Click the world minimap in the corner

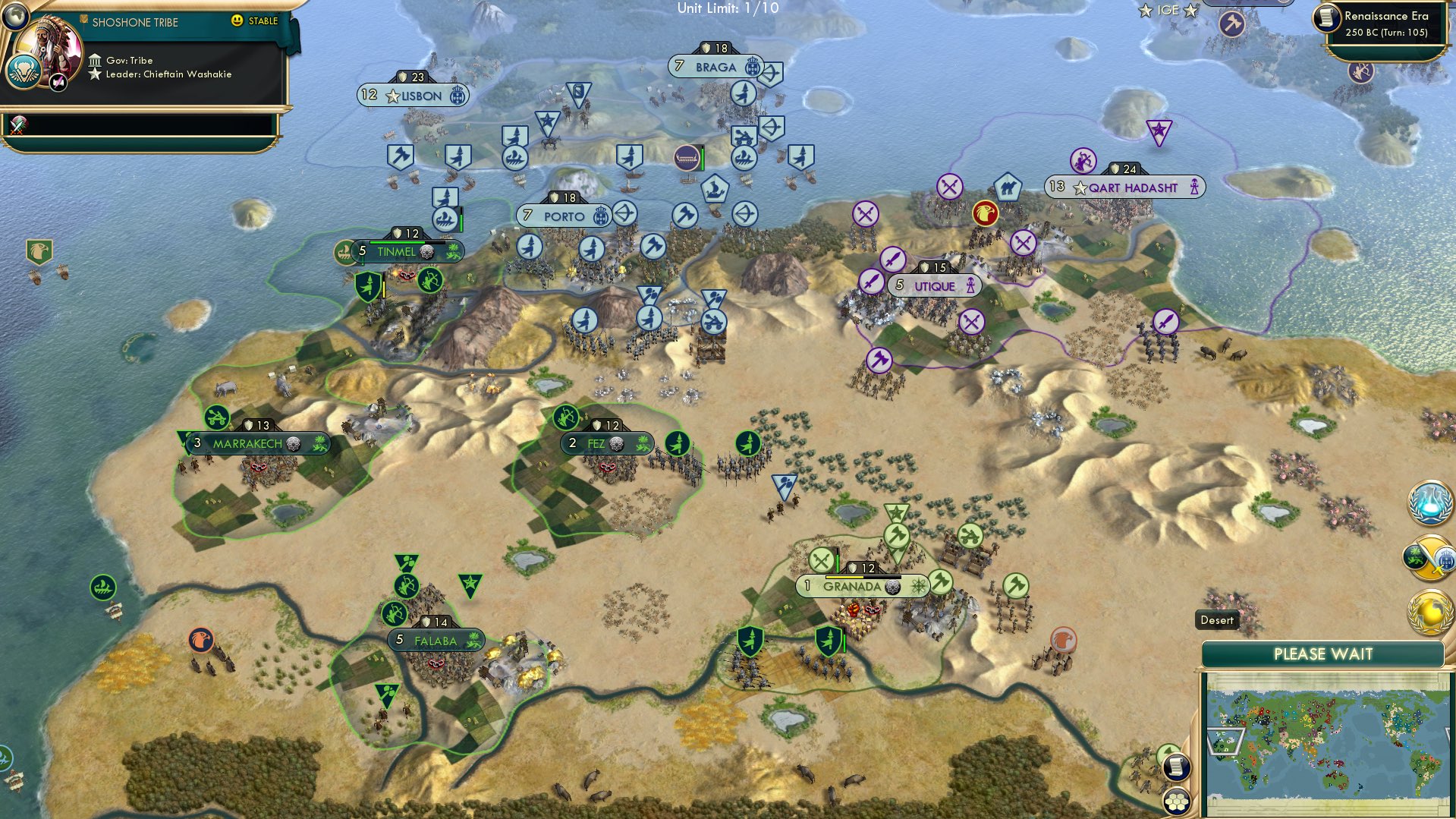point(1329,738)
